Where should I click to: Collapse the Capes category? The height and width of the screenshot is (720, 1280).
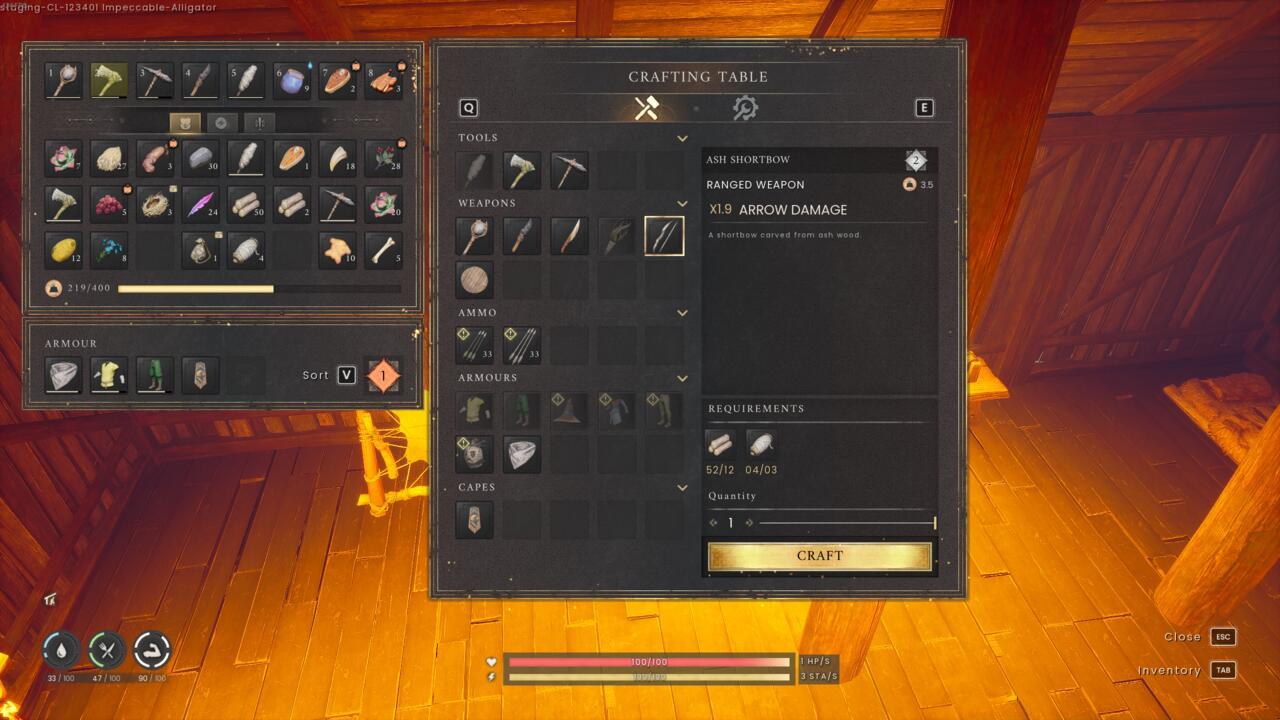tap(683, 487)
